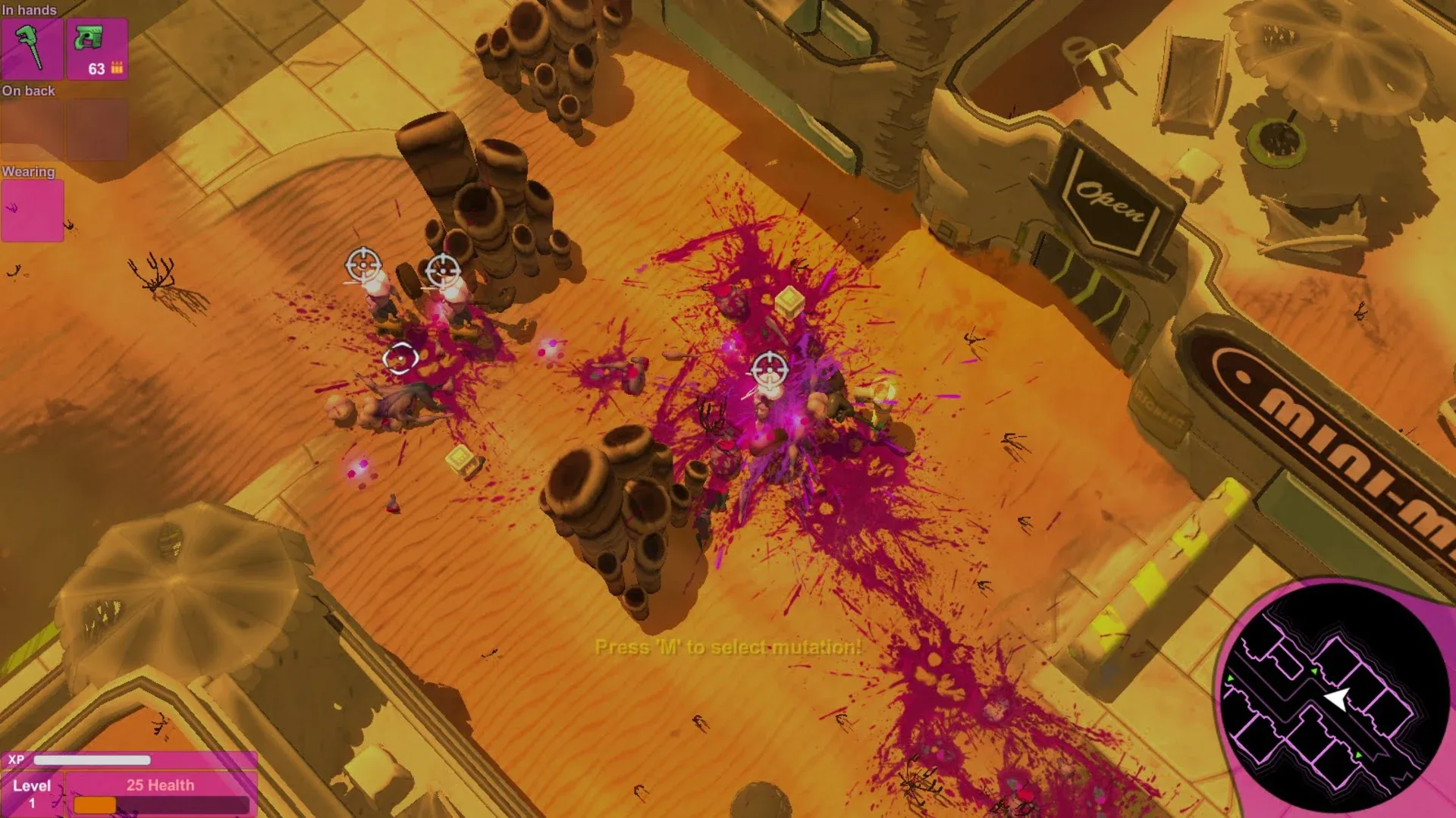Select the green wrench melee weapon icon
The width and height of the screenshot is (1456, 818).
tap(32, 48)
